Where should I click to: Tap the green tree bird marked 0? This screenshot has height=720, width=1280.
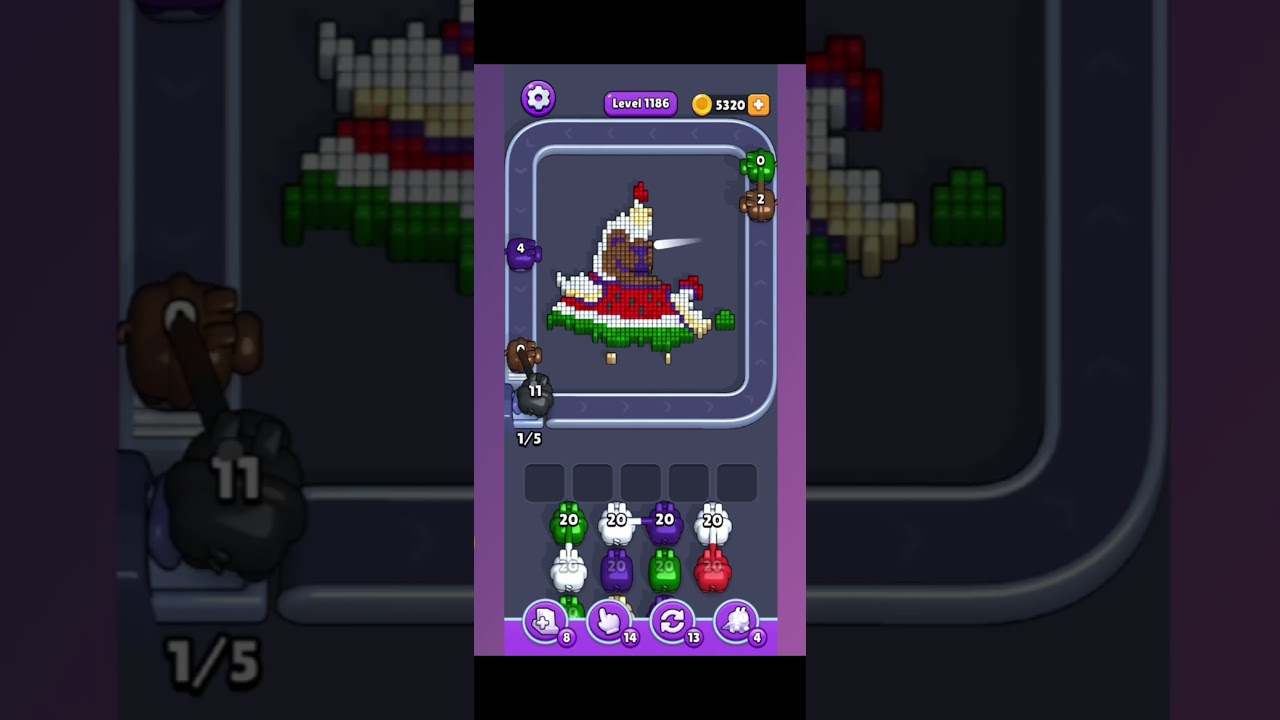coord(760,165)
